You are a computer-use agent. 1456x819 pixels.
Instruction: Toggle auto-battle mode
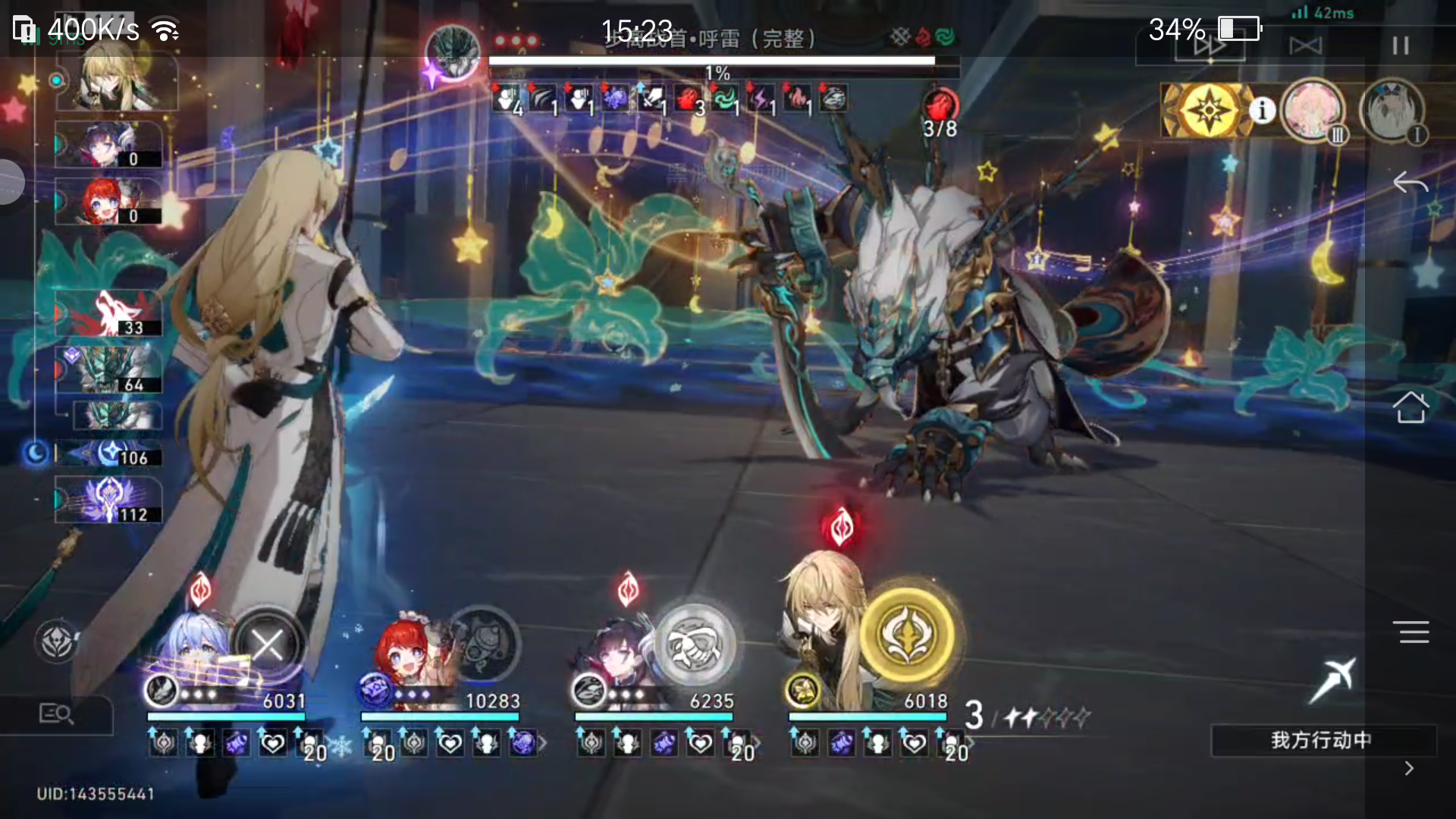pos(1305,45)
